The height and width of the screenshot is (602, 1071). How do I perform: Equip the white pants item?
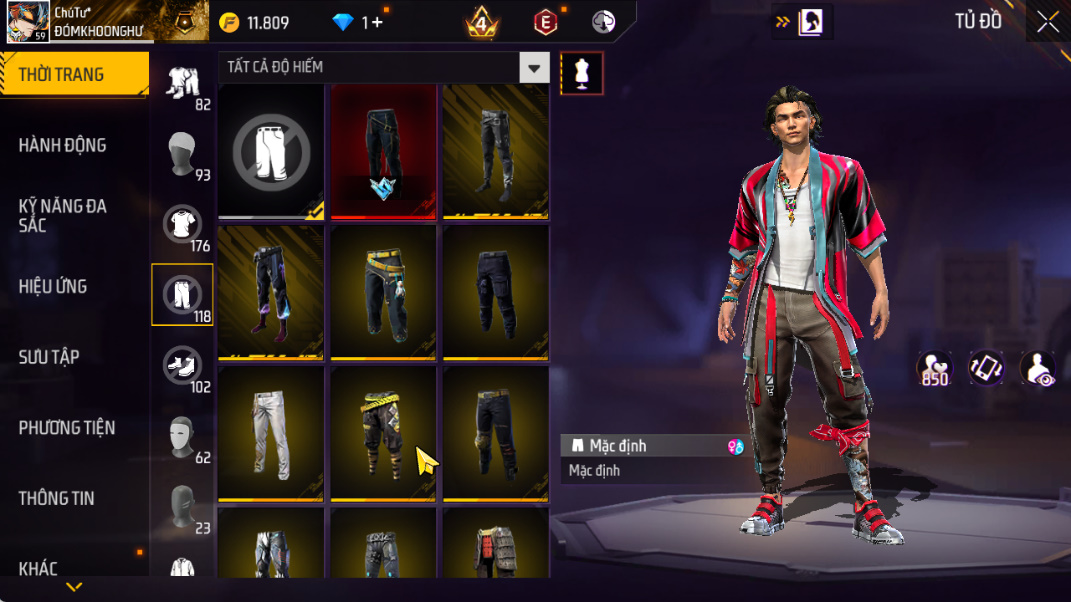pos(271,434)
